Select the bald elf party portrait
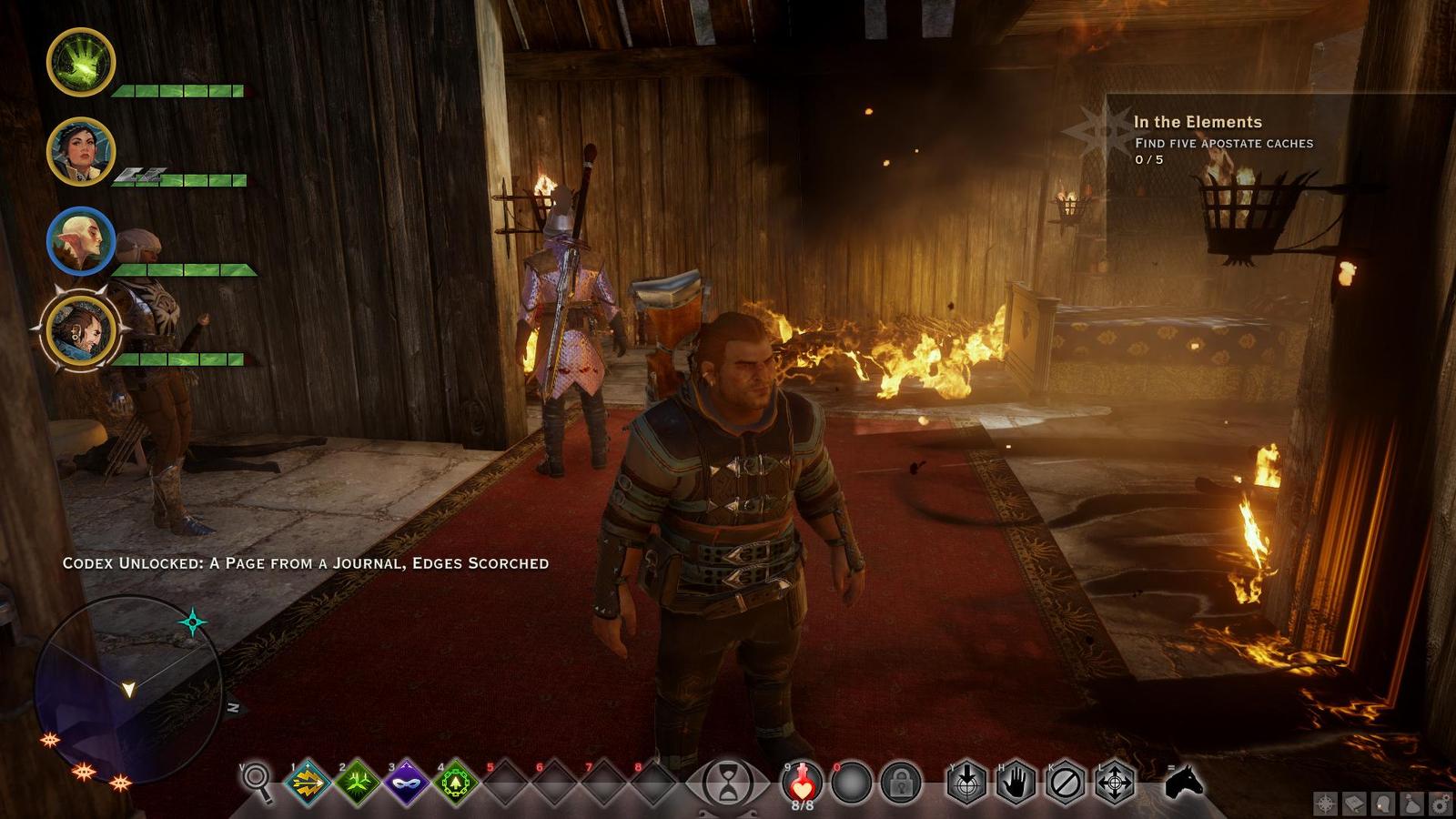 [x=81, y=241]
